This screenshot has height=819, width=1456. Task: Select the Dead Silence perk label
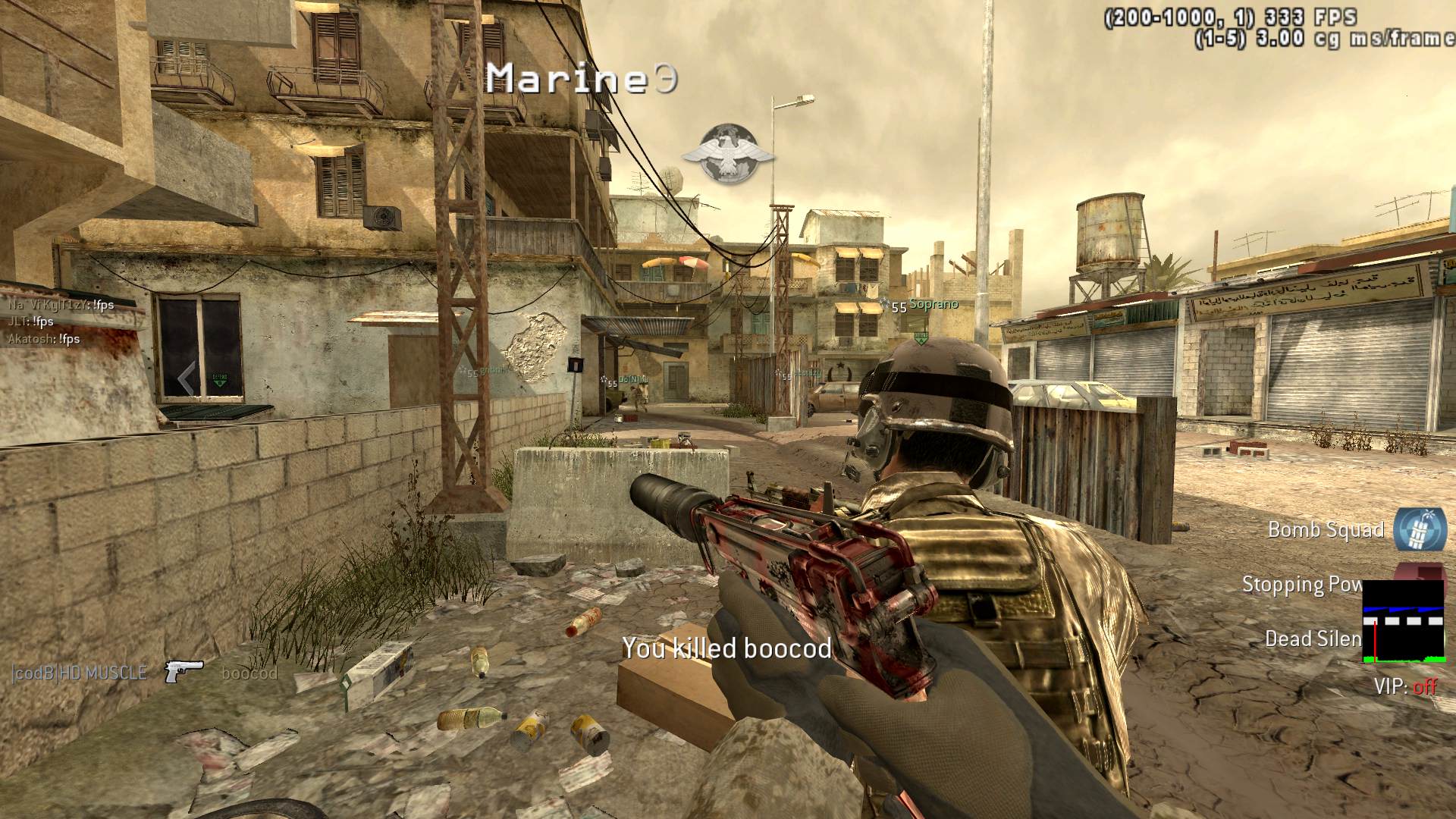coord(1313,639)
